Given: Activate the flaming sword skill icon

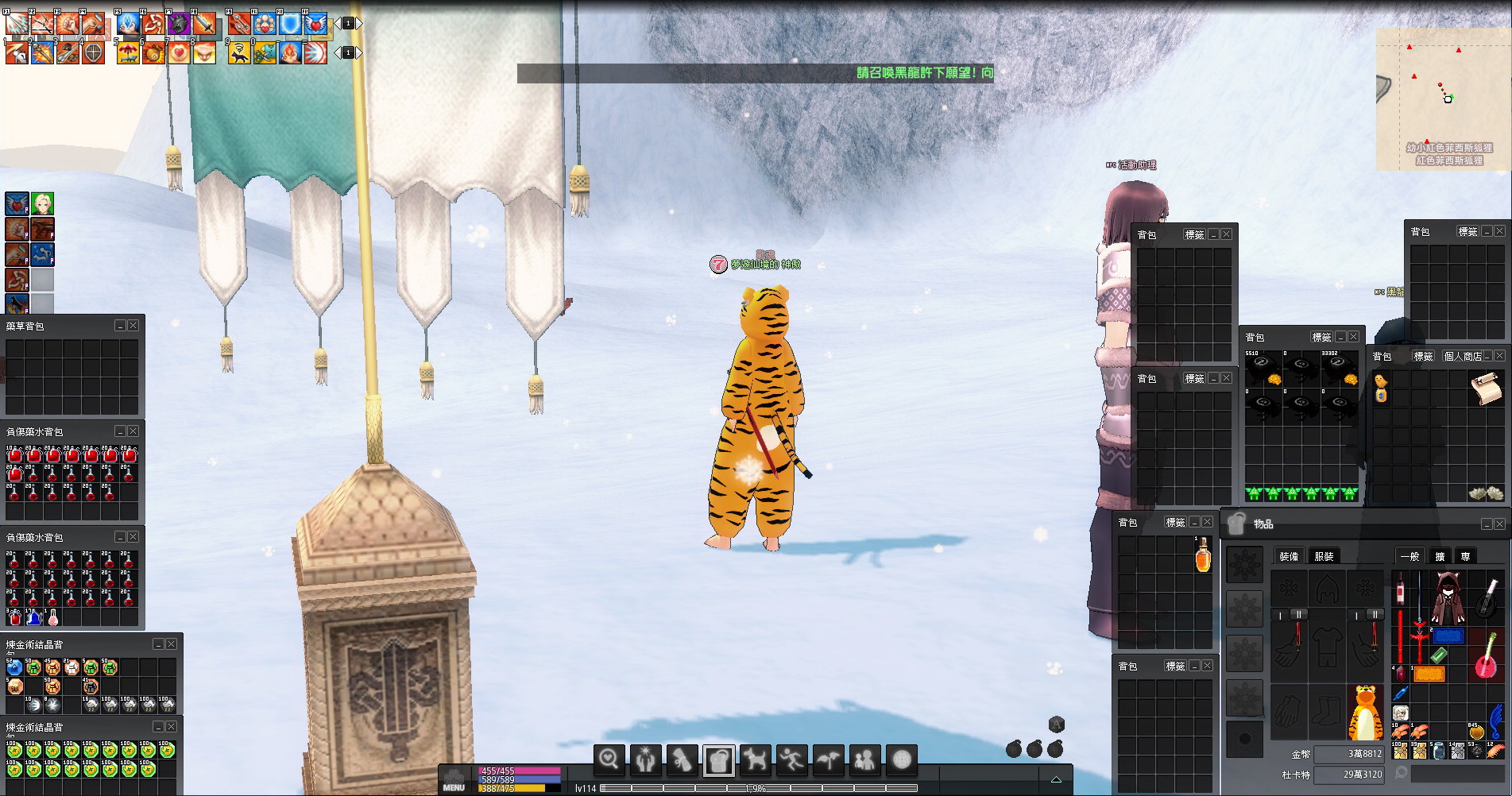Looking at the screenshot, I should pos(204,25).
